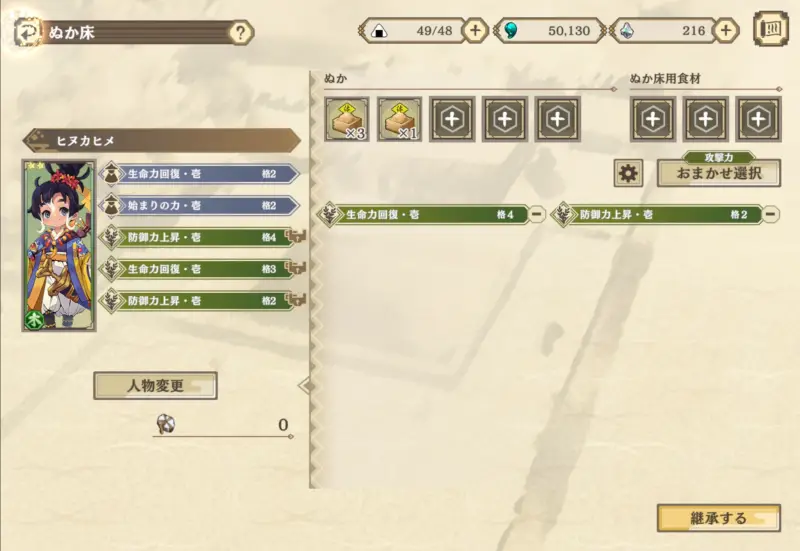Viewport: 800px width, 551px height.
Task: Click the 人物変更 character change button
Action: (155, 385)
